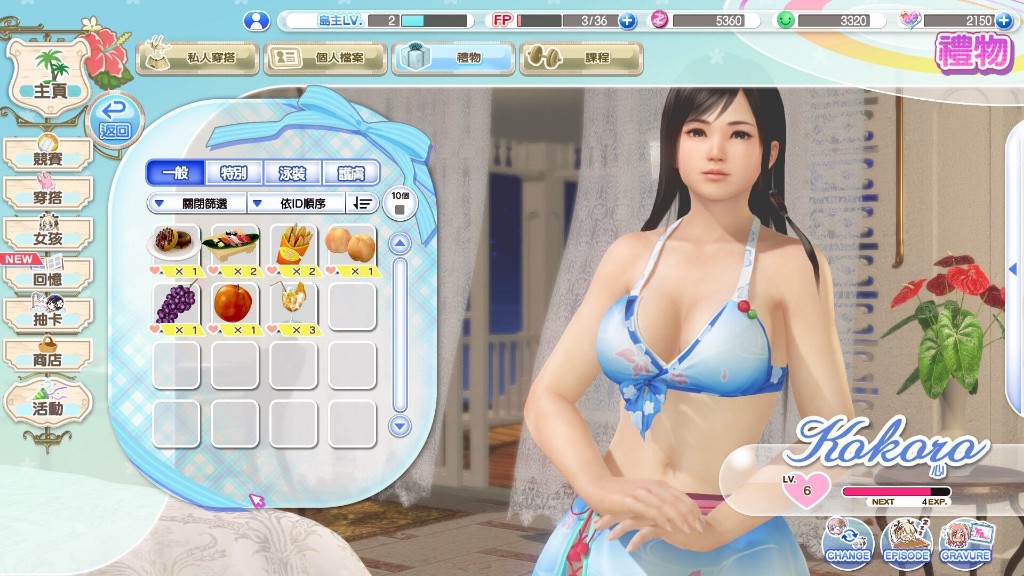1024x576 pixels.
Task: Switch to the 課程 lessons tab
Action: [x=581, y=58]
